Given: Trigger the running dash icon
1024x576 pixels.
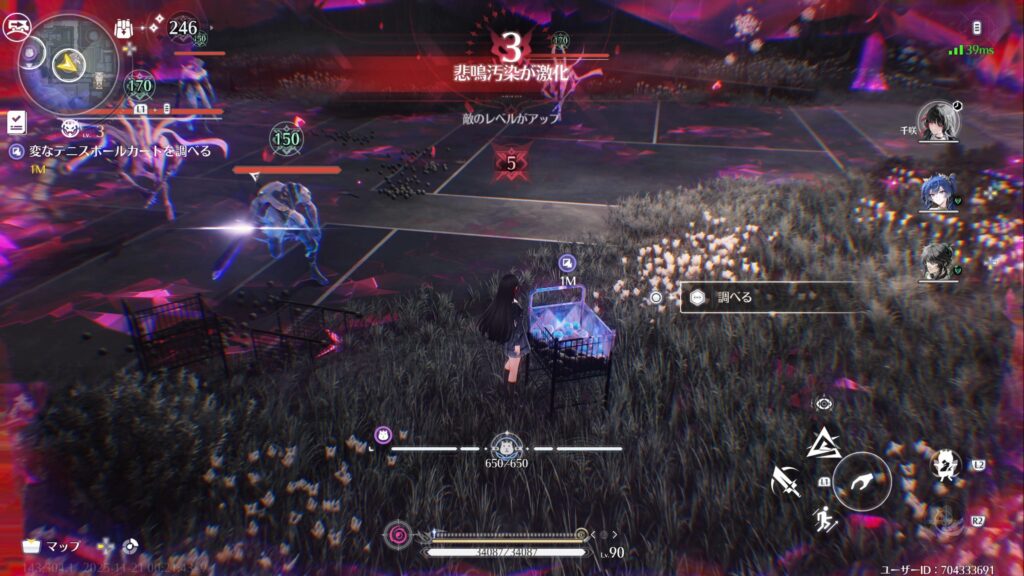Looking at the screenshot, I should pos(824,518).
